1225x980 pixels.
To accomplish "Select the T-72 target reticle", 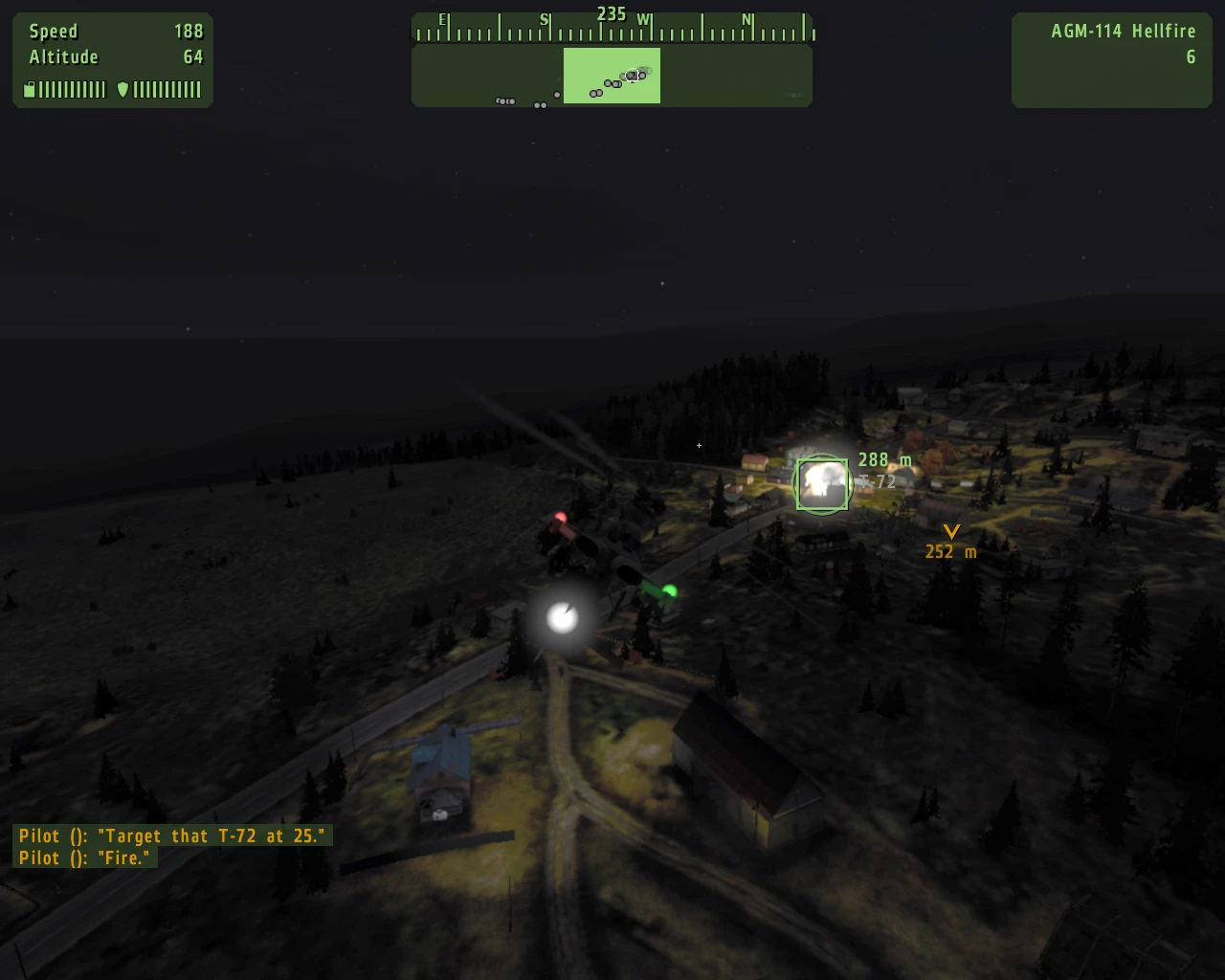I will pyautogui.click(x=821, y=483).
